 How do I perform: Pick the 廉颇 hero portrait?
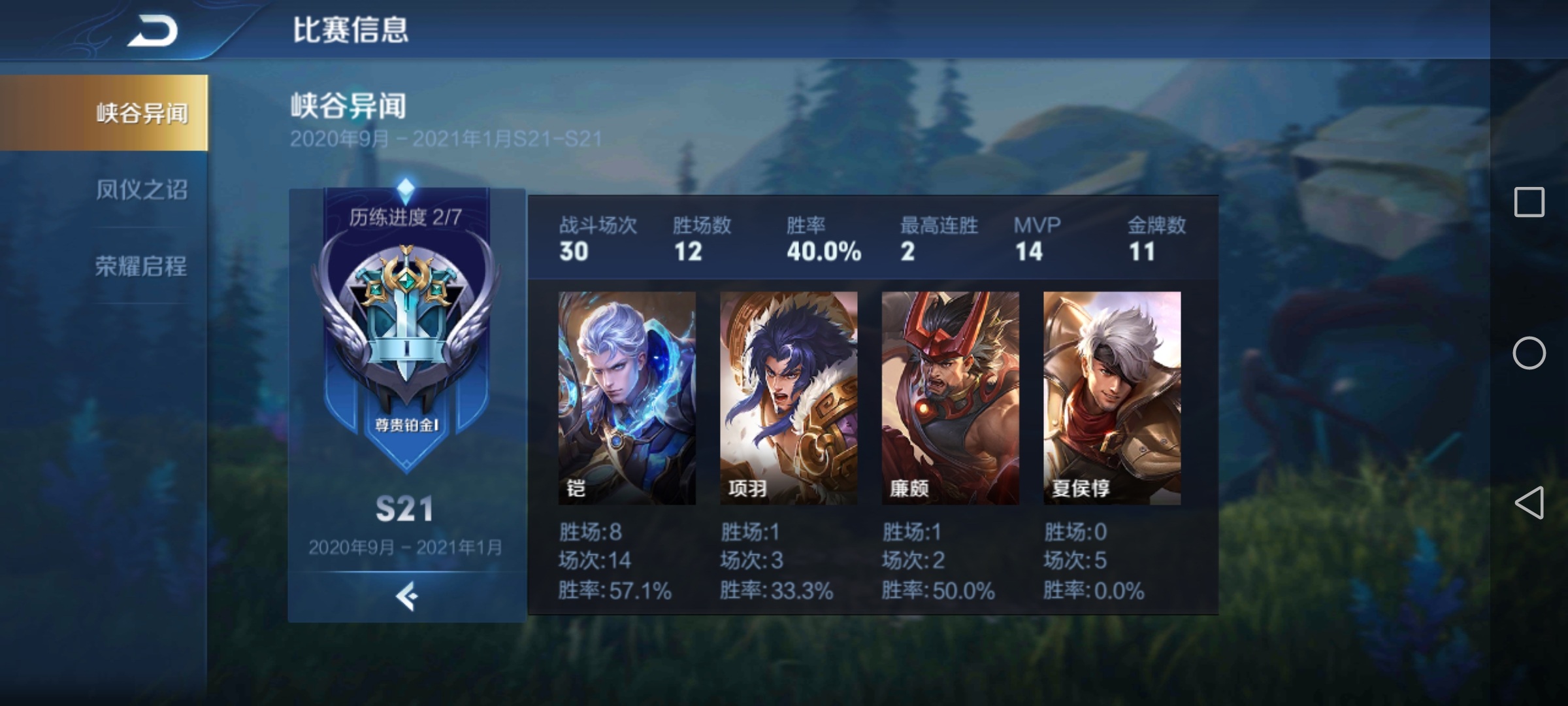pos(950,397)
